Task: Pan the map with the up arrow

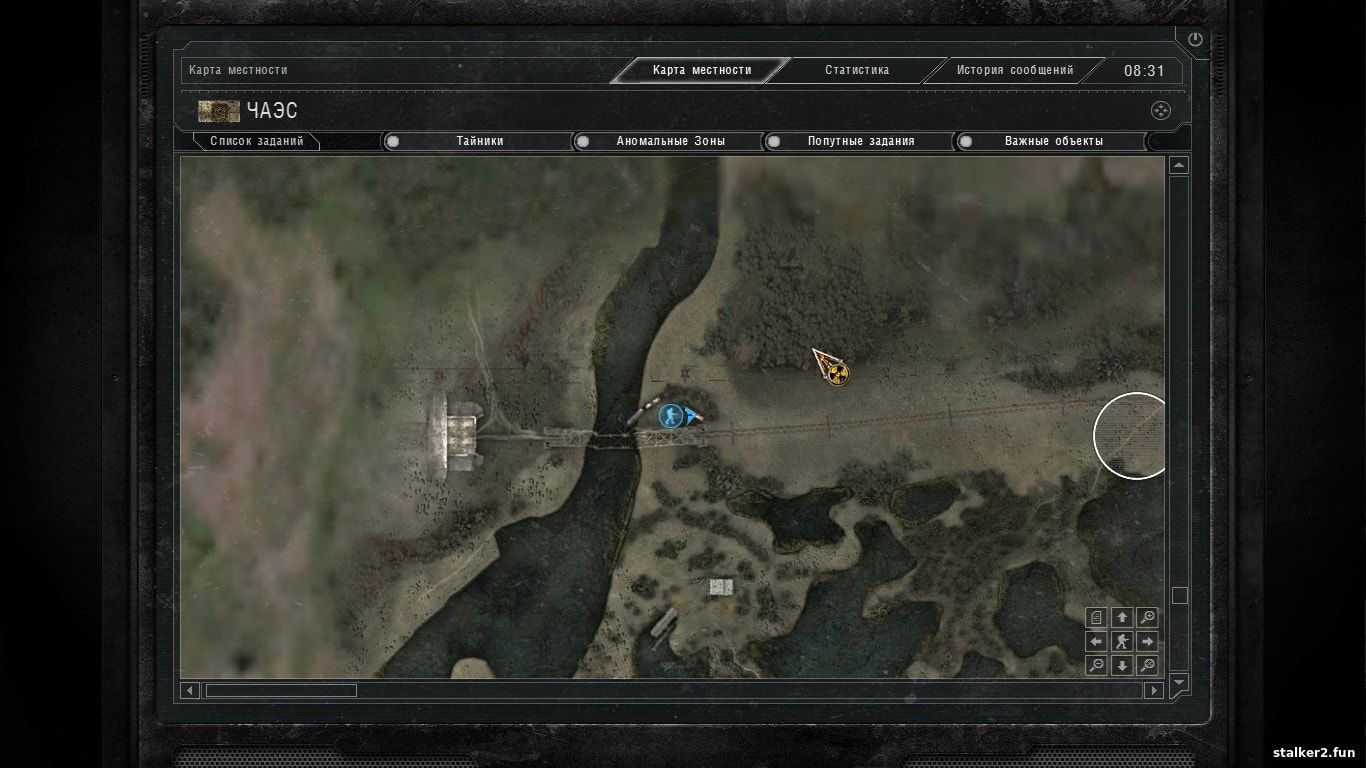Action: (x=1122, y=617)
